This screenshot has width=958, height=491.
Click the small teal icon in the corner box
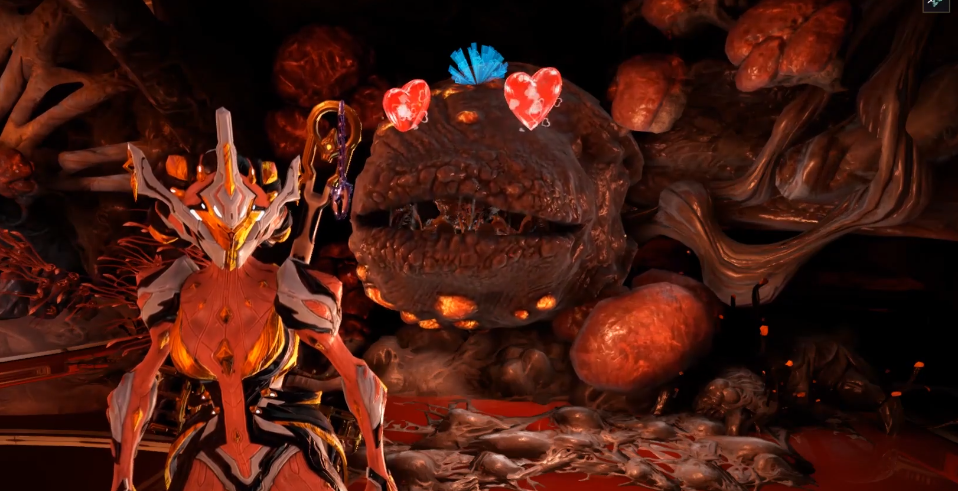pos(937,5)
